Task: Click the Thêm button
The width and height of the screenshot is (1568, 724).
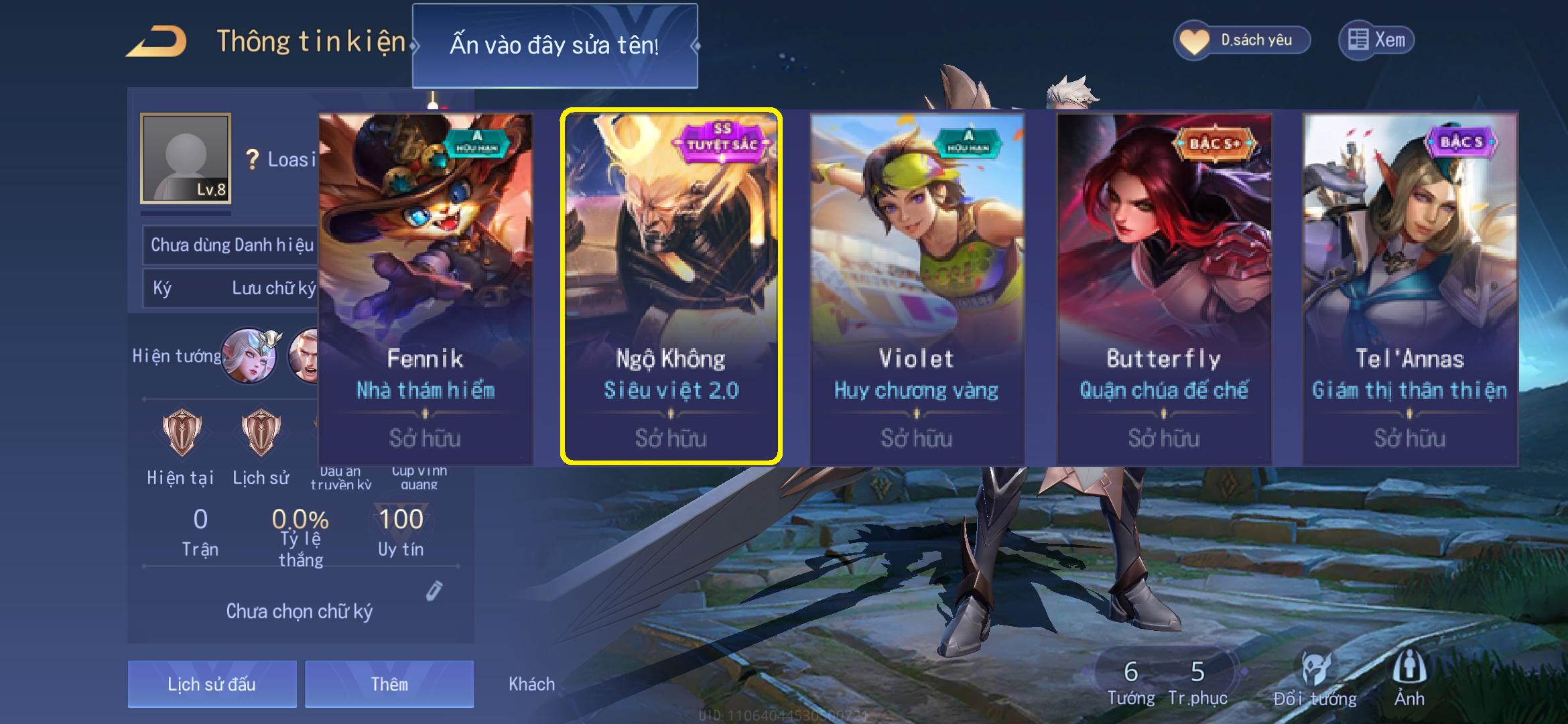Action: coord(389,684)
